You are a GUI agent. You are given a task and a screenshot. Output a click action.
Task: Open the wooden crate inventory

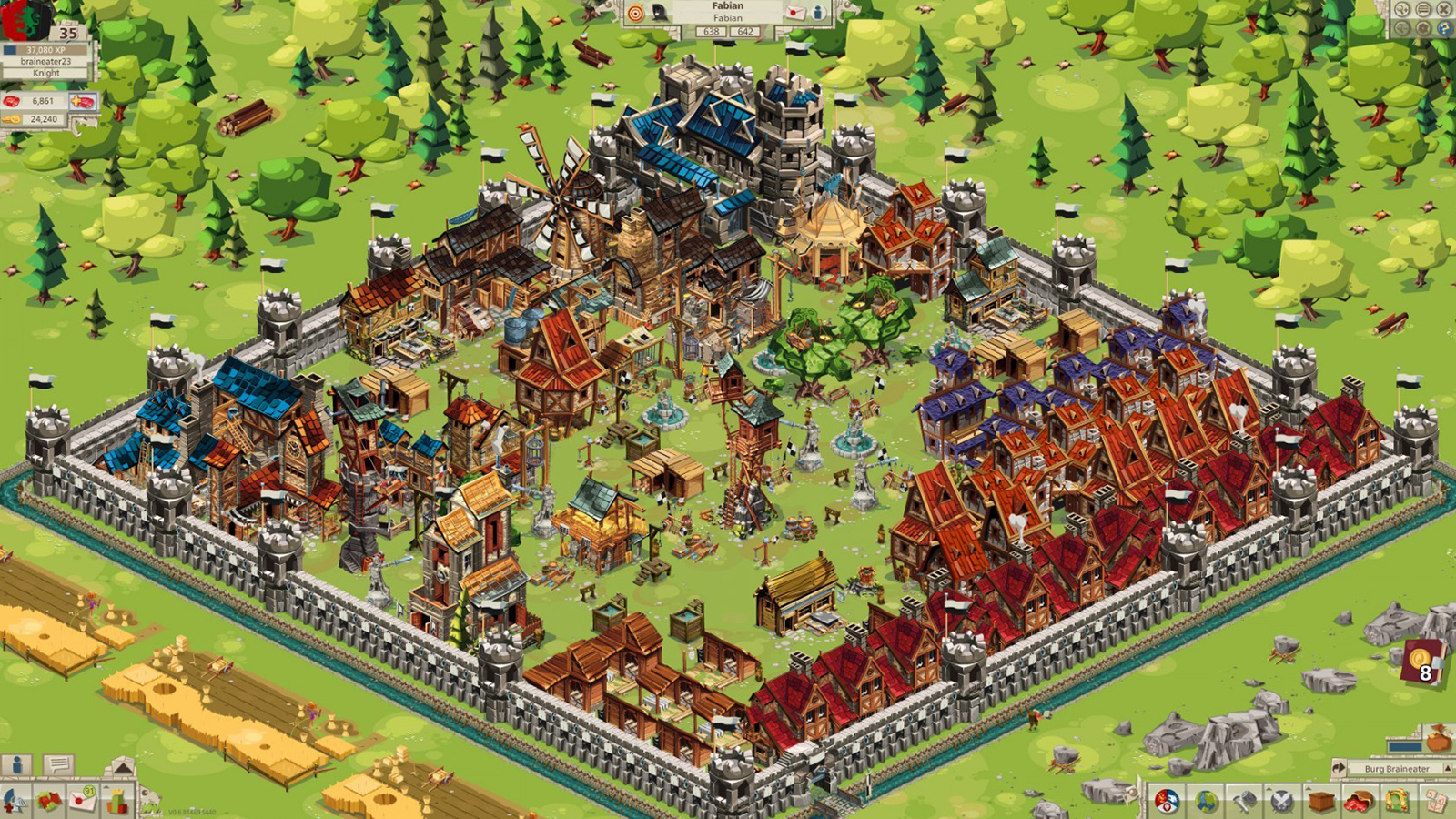[x=1321, y=801]
